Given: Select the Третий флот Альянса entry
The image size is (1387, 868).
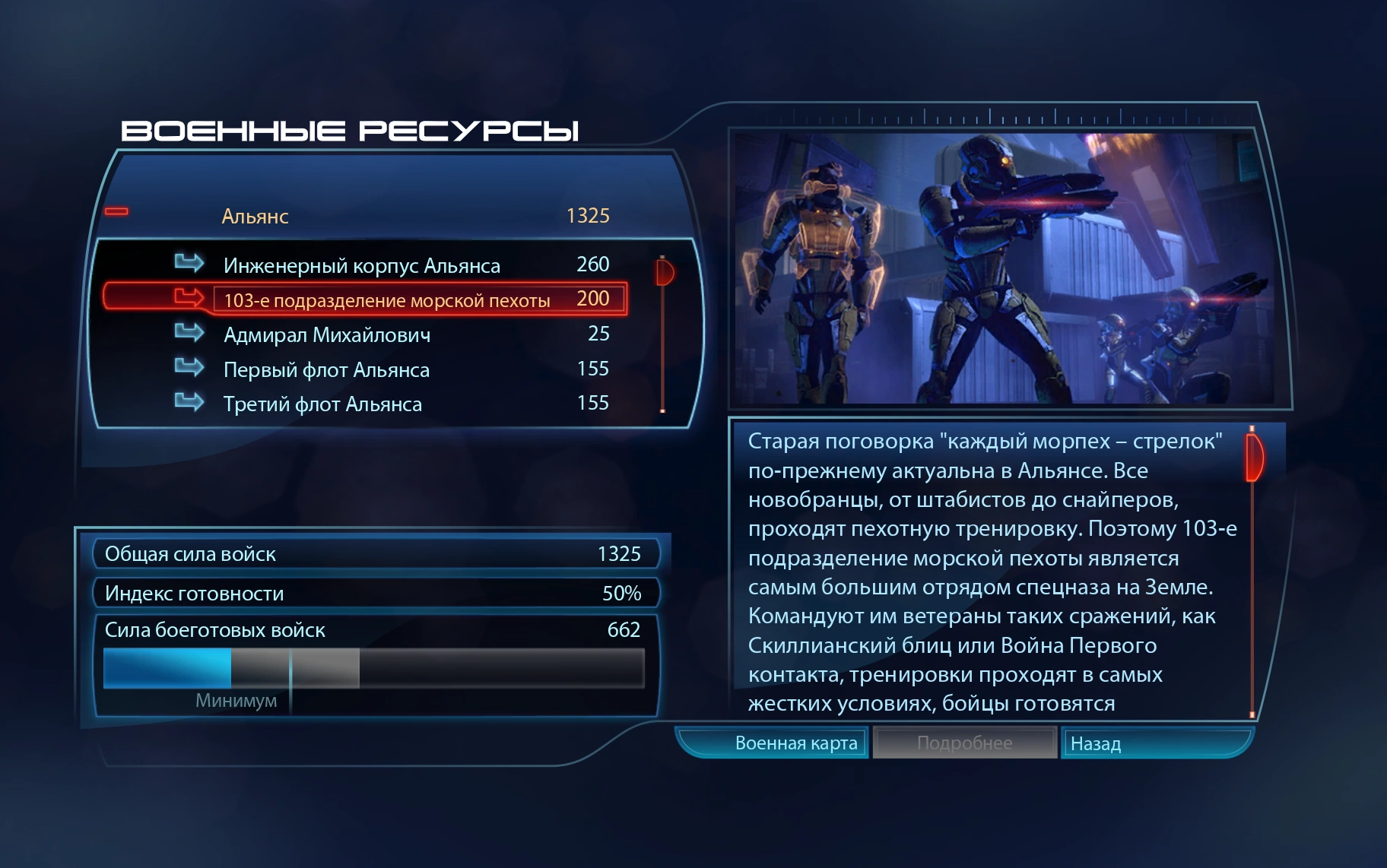Looking at the screenshot, I should 323,404.
